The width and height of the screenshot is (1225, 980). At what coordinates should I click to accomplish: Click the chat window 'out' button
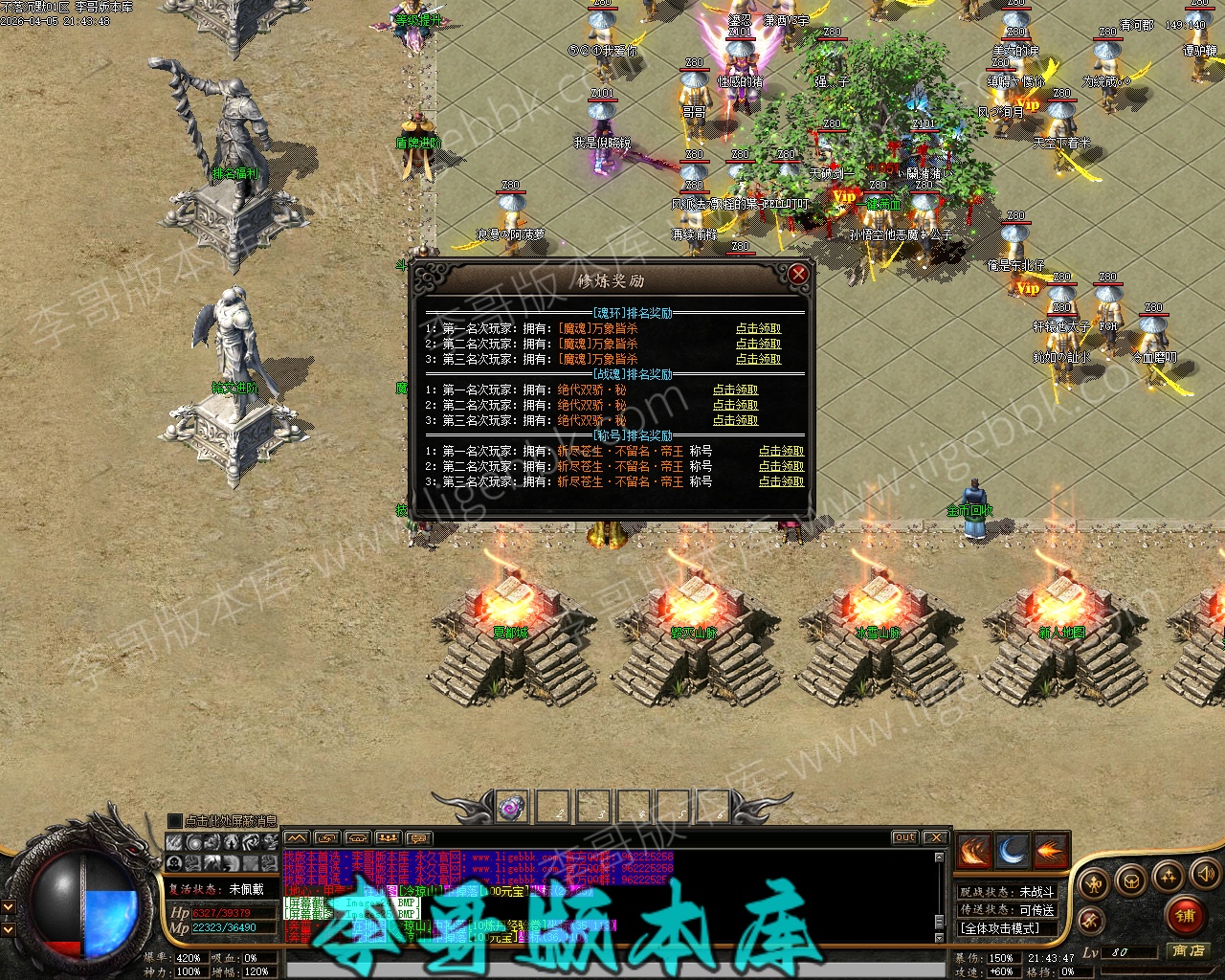(x=904, y=837)
